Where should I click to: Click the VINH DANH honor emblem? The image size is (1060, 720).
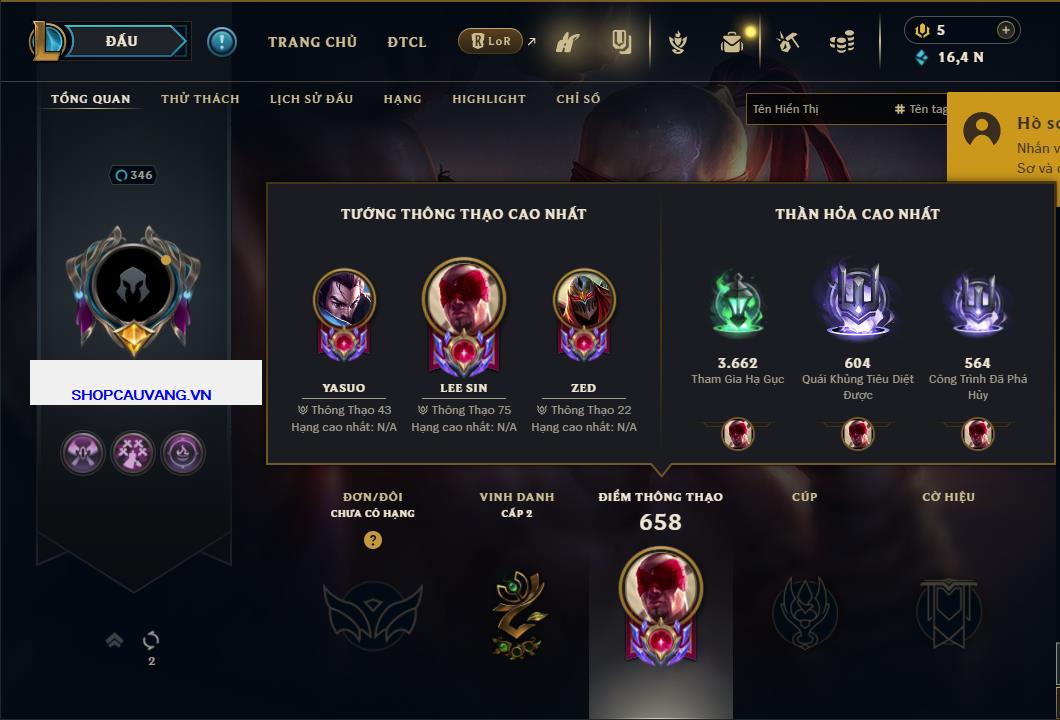(517, 612)
